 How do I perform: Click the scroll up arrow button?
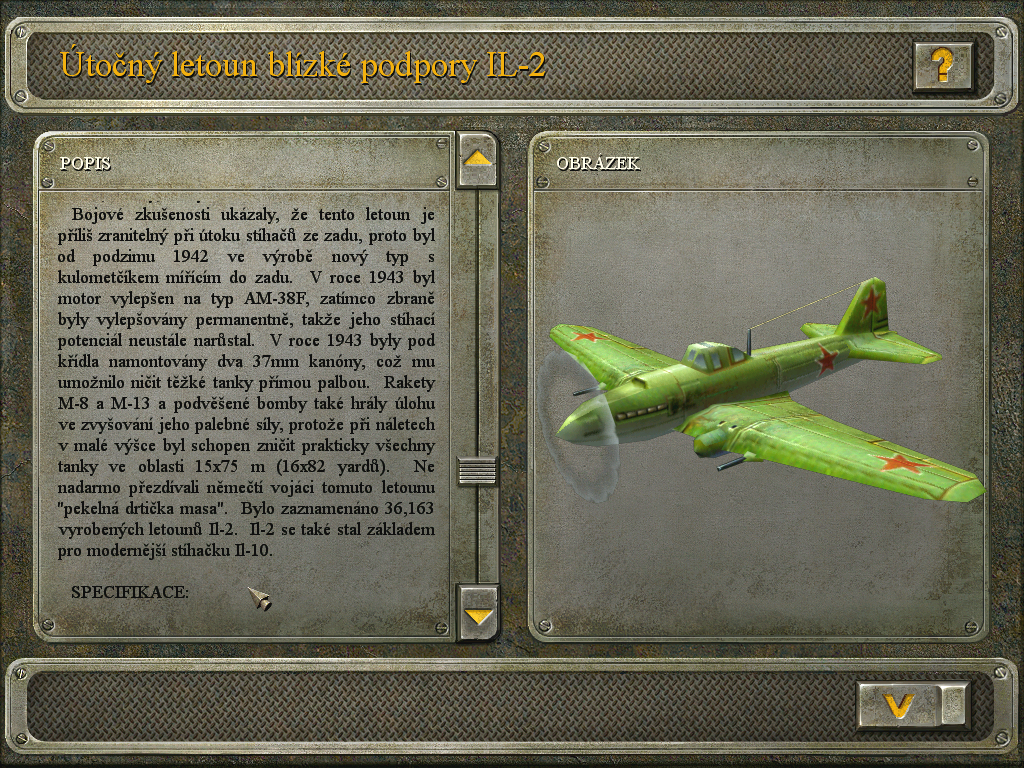pos(478,159)
